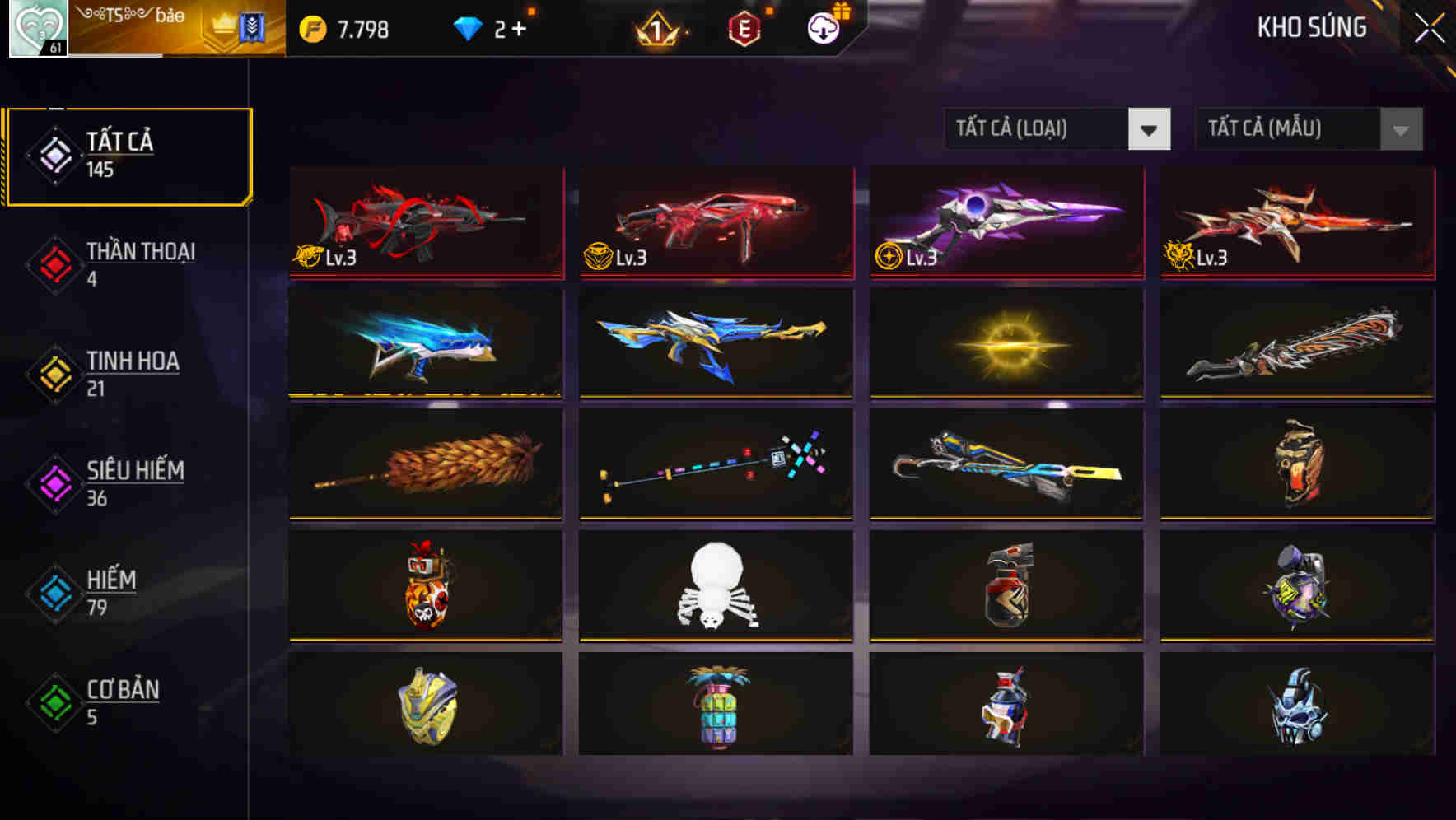Open the cloud download gift icon
This screenshot has width=1456, height=820.
tap(821, 27)
